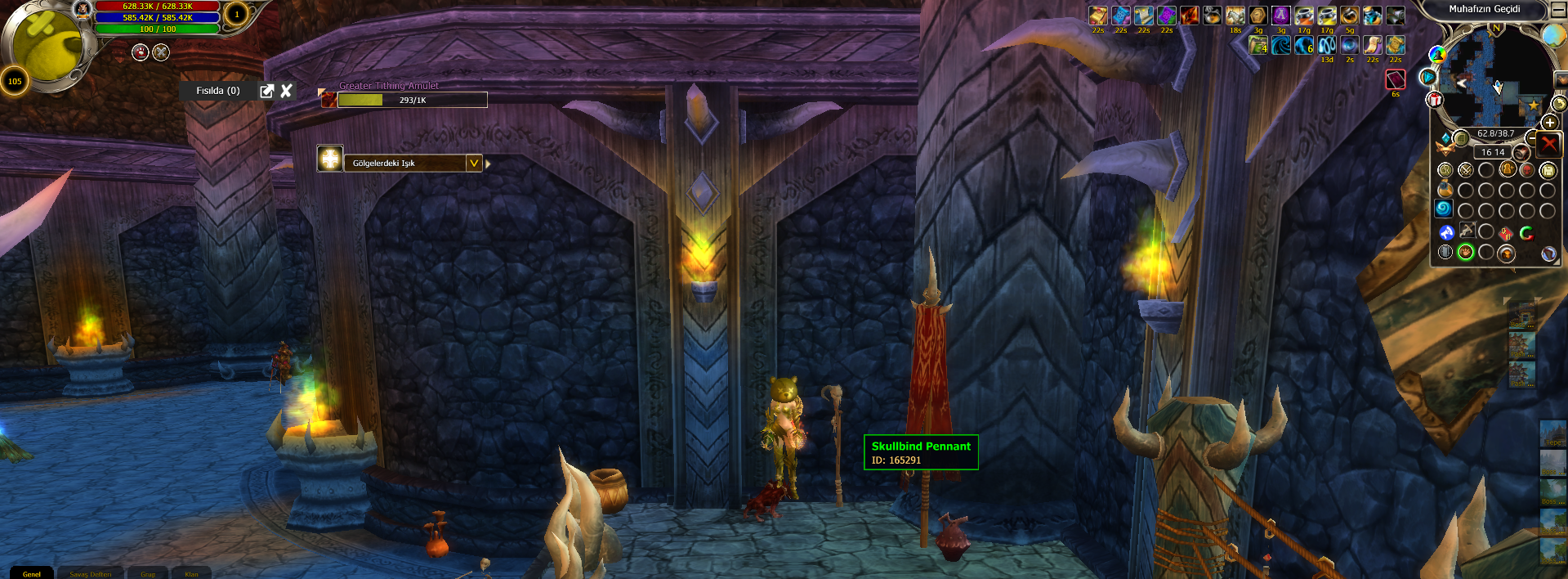Close the Fısılda whisper tab
The image size is (1568, 579).
point(286,91)
